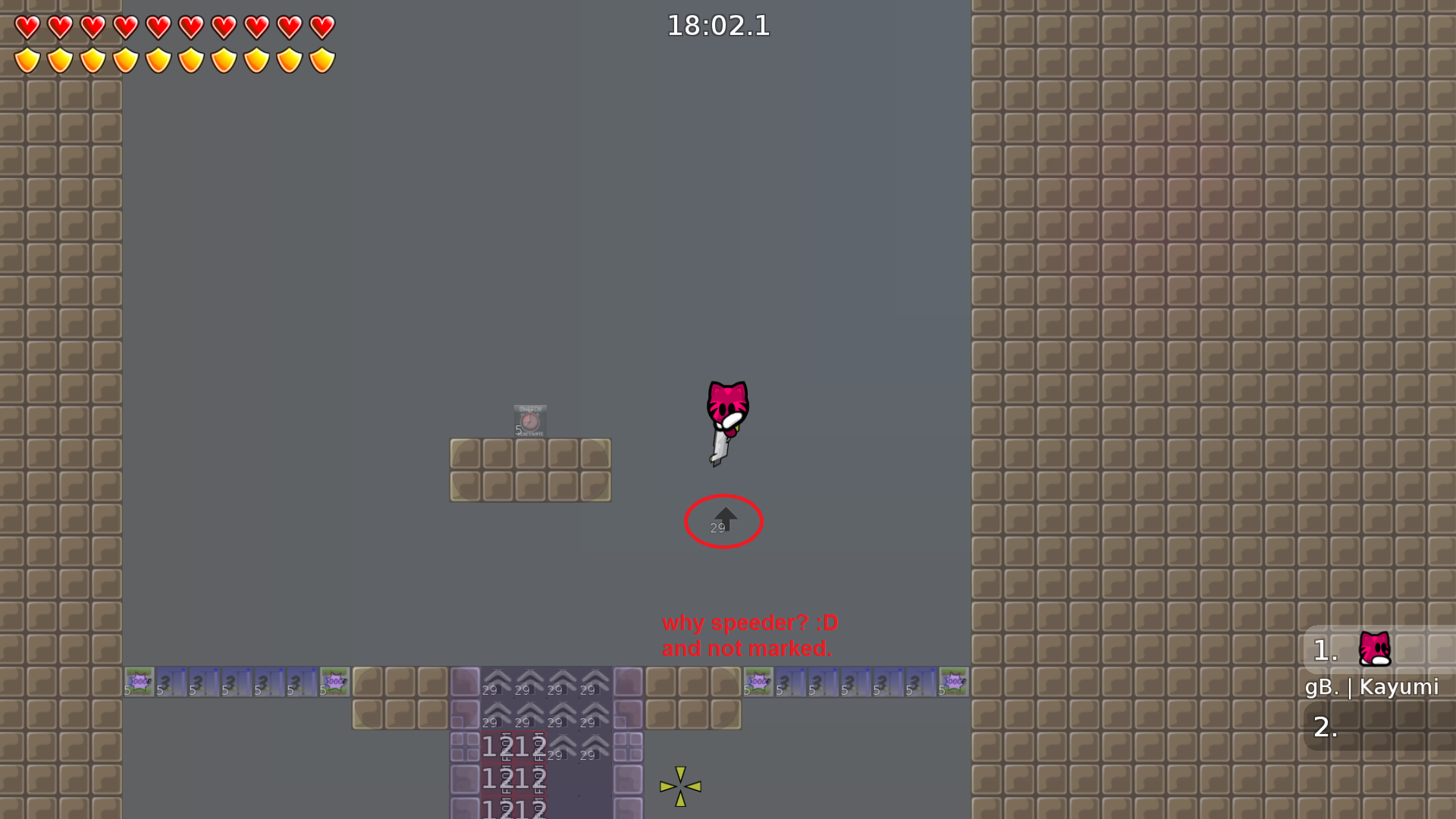The image size is (1456, 819).
Task: Select the scoreboard entry gB. | Kayumi
Action: click(x=1373, y=687)
